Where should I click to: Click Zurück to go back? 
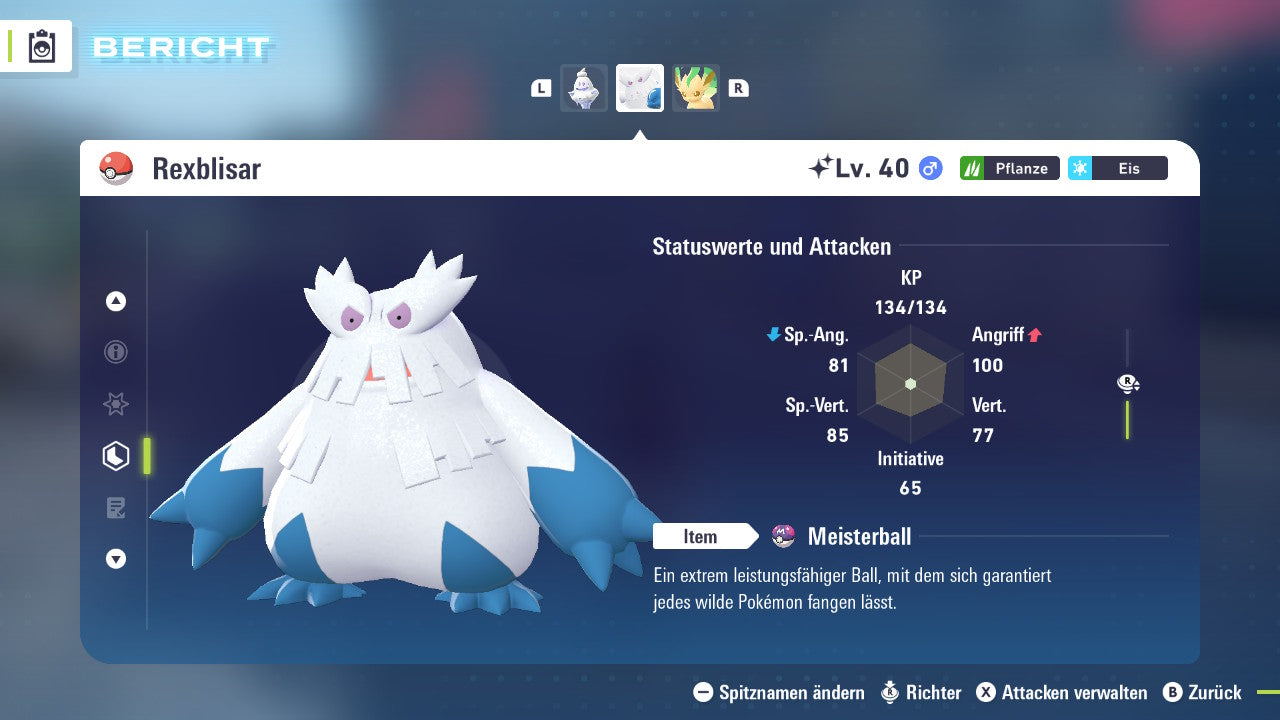[x=1211, y=692]
